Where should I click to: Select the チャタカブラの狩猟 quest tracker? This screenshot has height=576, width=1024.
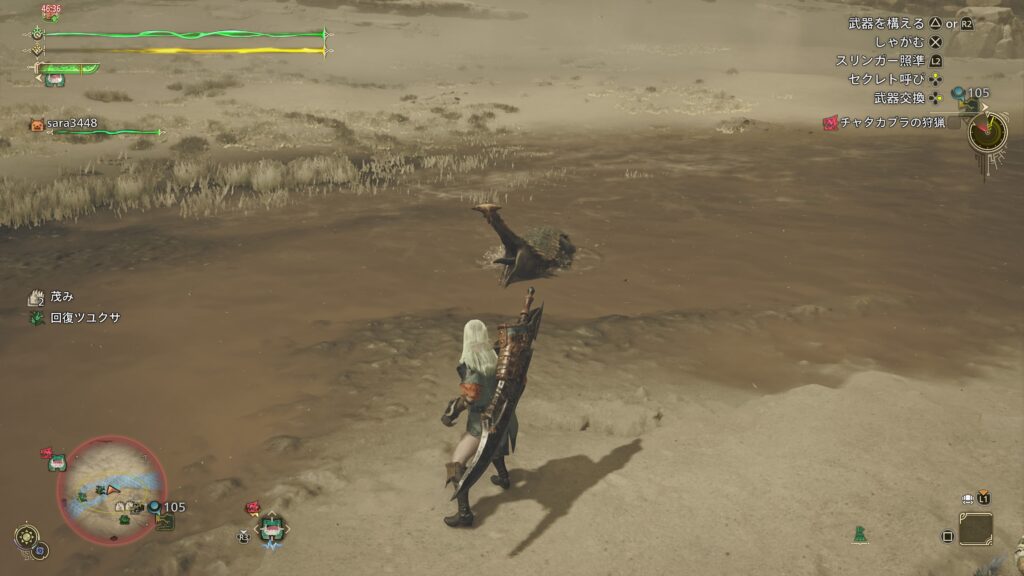click(x=883, y=123)
